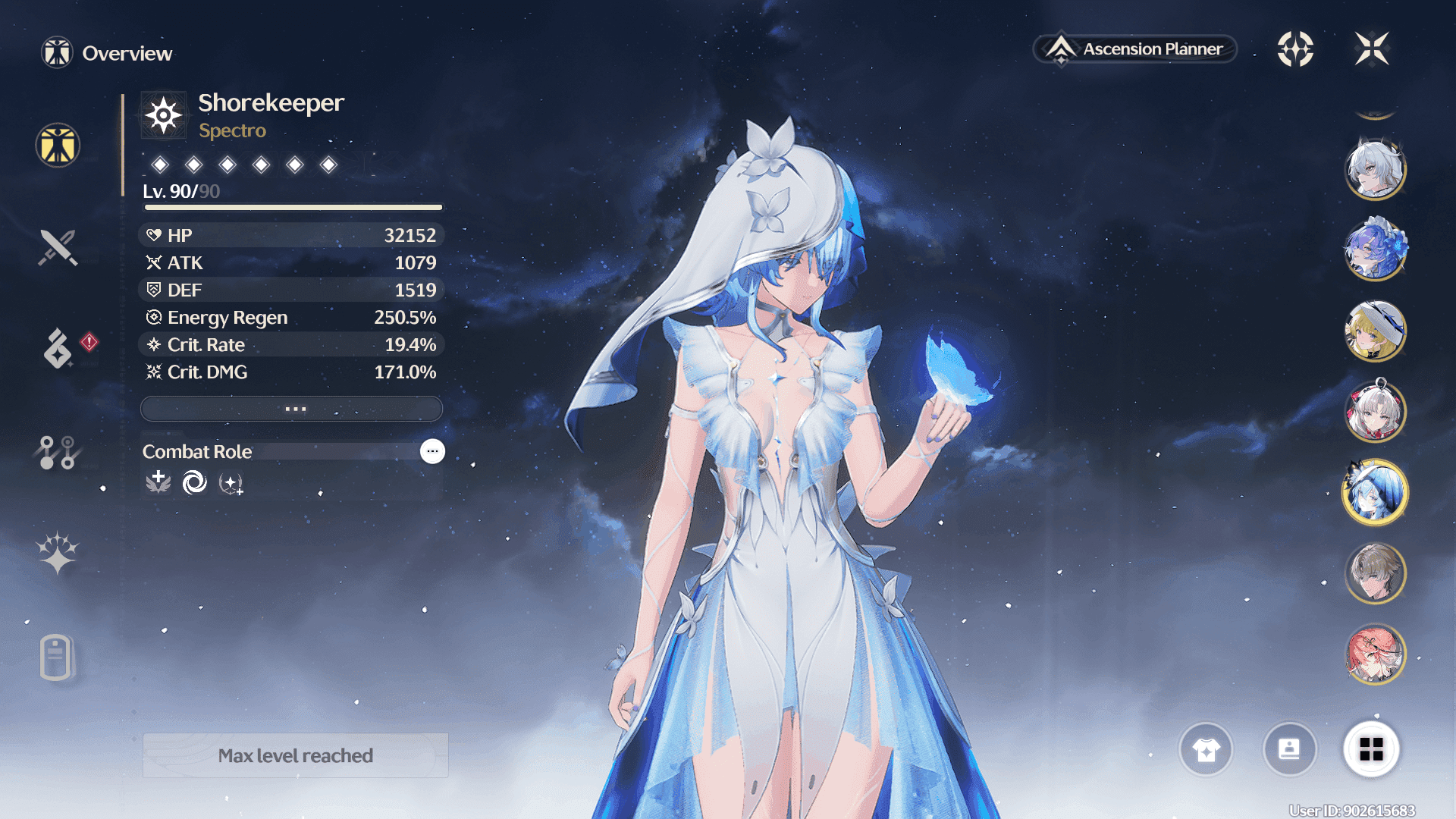Switch to the crossed swords weapon tab

(58, 247)
